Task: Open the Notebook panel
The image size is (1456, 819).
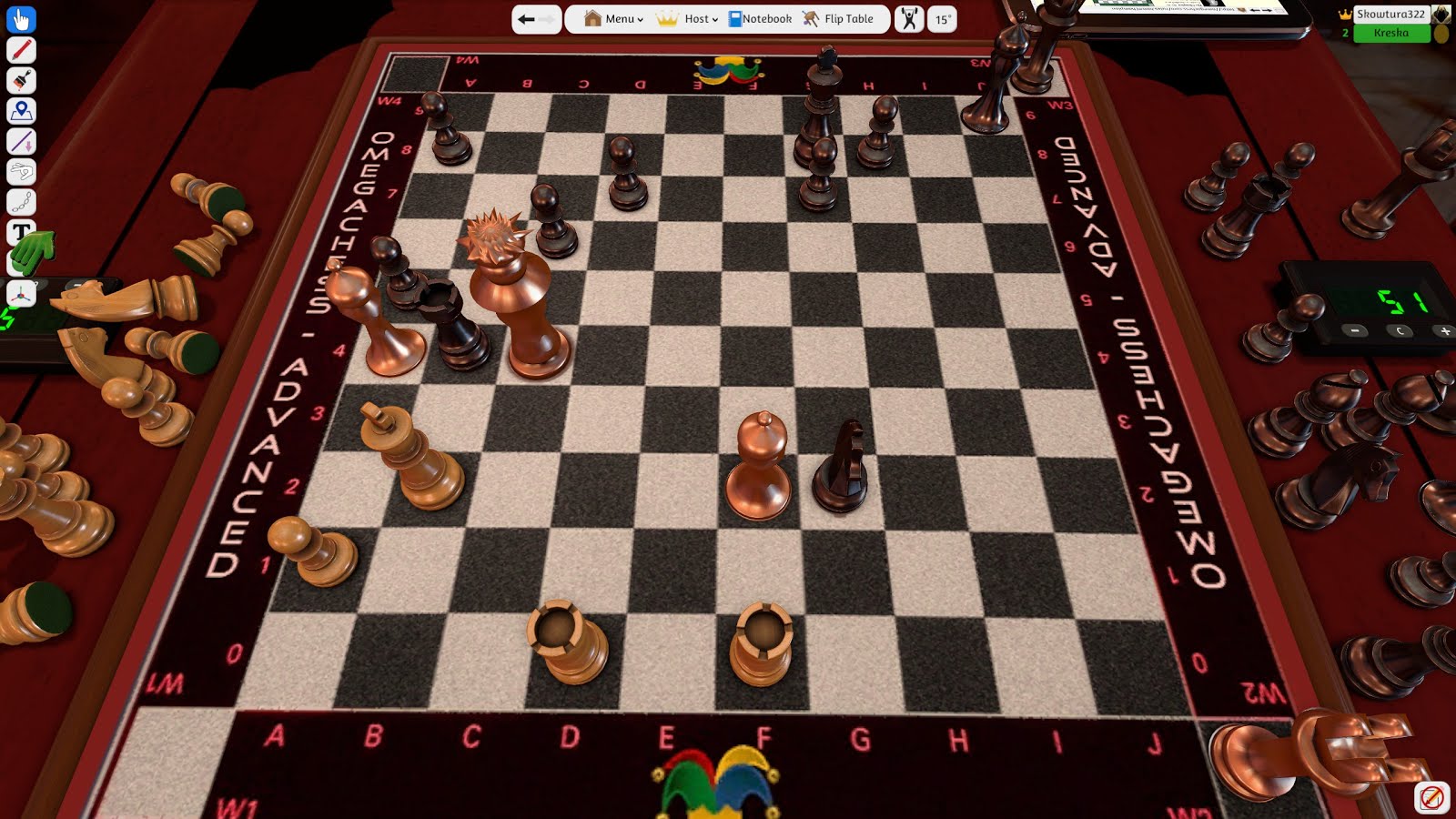Action: point(763,18)
